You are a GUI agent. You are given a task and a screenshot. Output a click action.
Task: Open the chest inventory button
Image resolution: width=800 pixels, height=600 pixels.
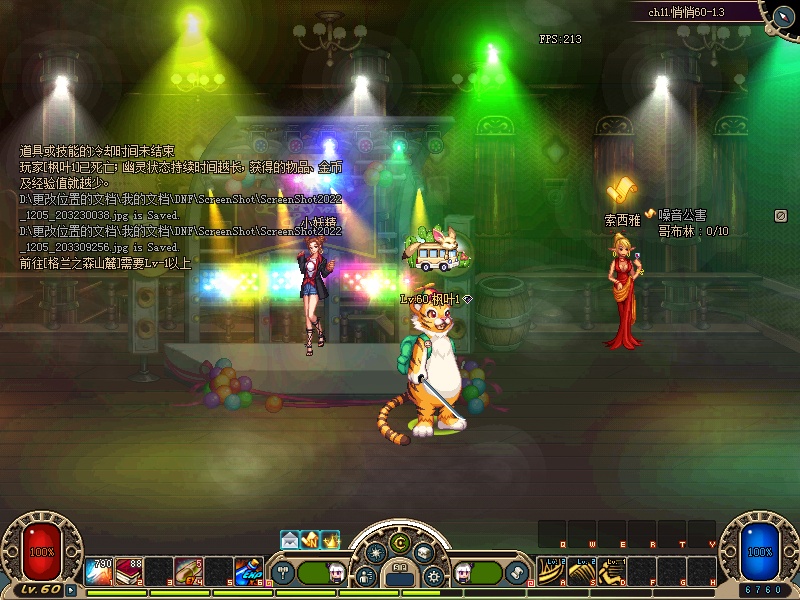[424, 553]
